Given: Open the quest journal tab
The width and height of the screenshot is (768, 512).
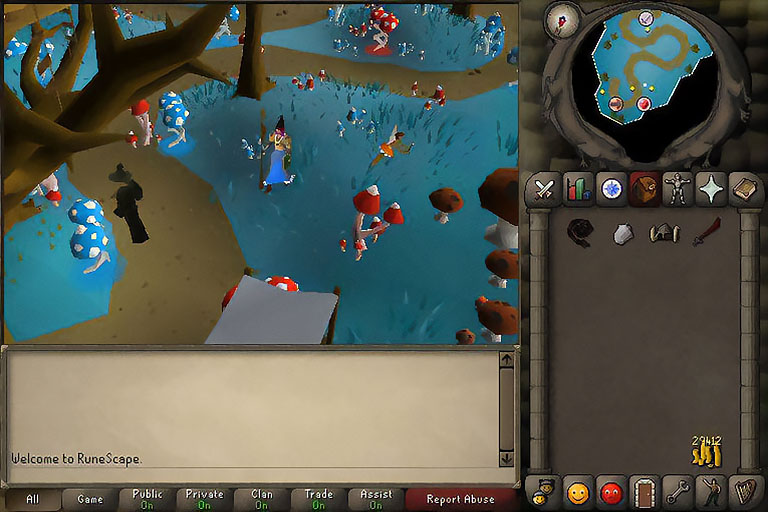Looking at the screenshot, I should pos(611,189).
